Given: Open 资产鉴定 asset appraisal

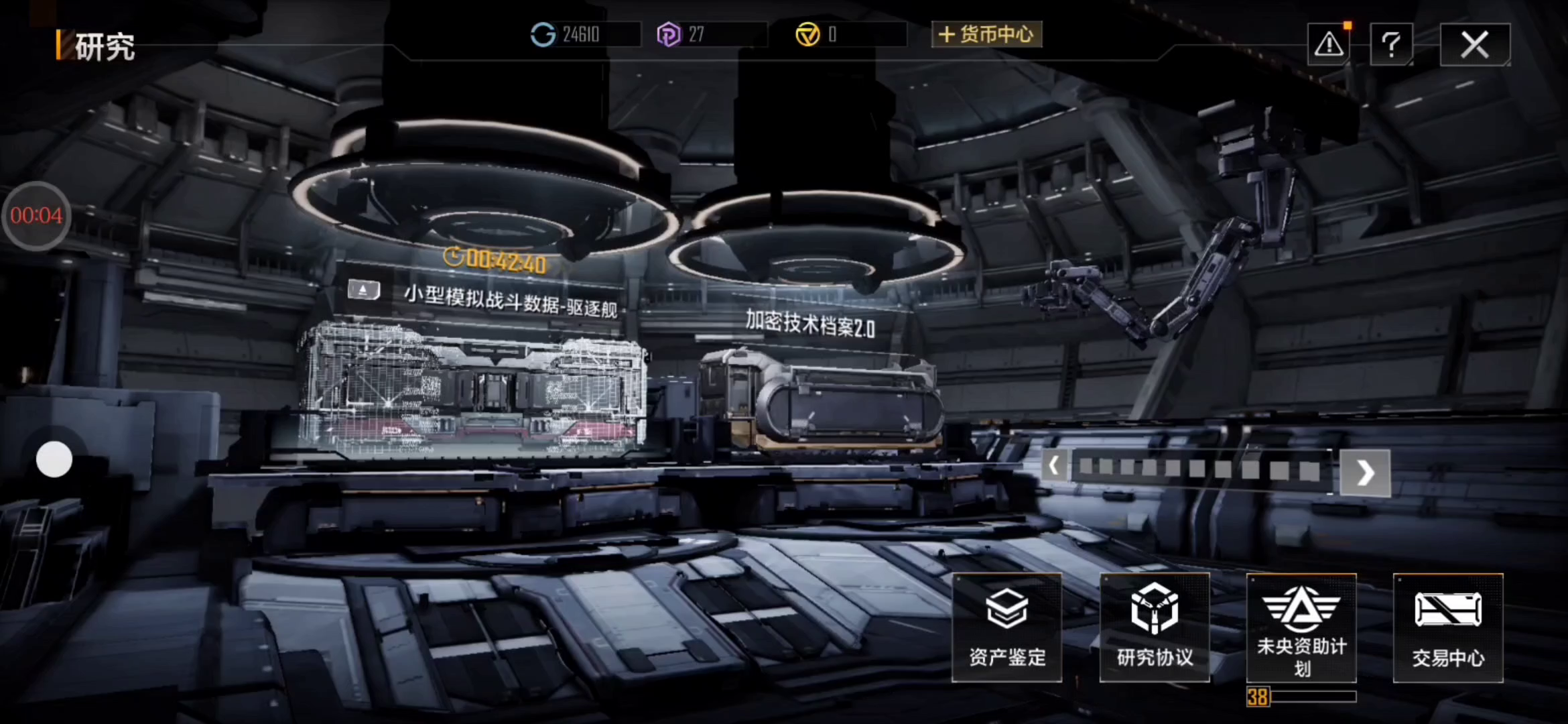Looking at the screenshot, I should pyautogui.click(x=1007, y=627).
